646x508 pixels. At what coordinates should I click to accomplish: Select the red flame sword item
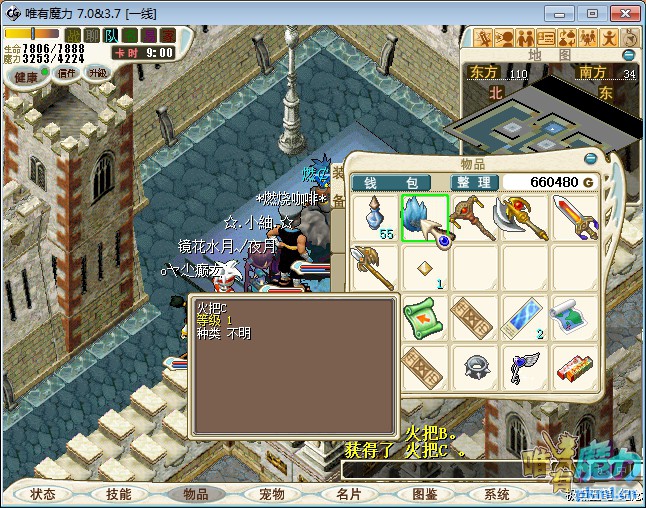(575, 218)
